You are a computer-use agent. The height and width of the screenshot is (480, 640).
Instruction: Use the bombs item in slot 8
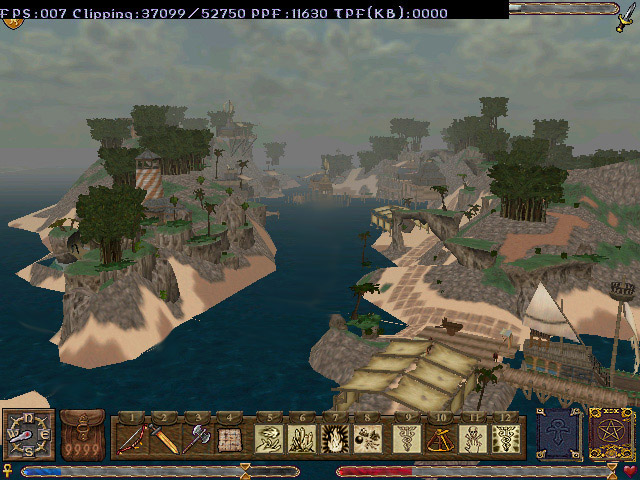(367, 439)
